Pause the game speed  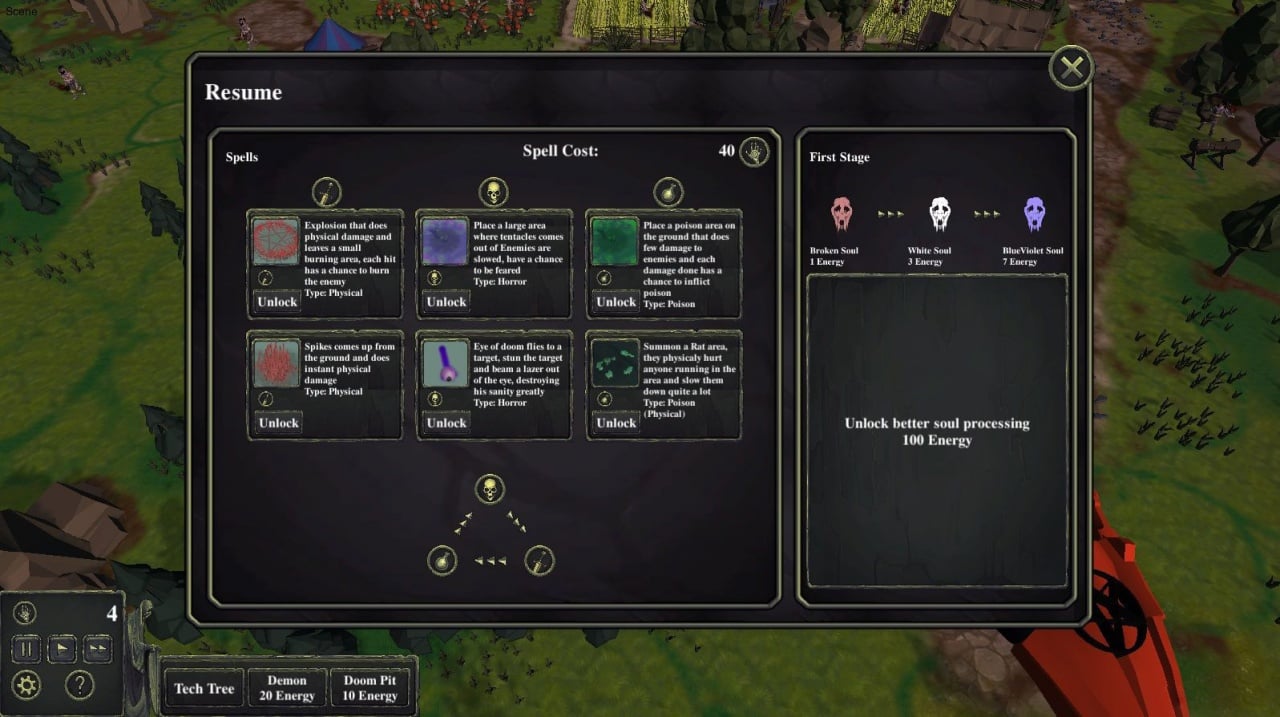click(x=26, y=648)
